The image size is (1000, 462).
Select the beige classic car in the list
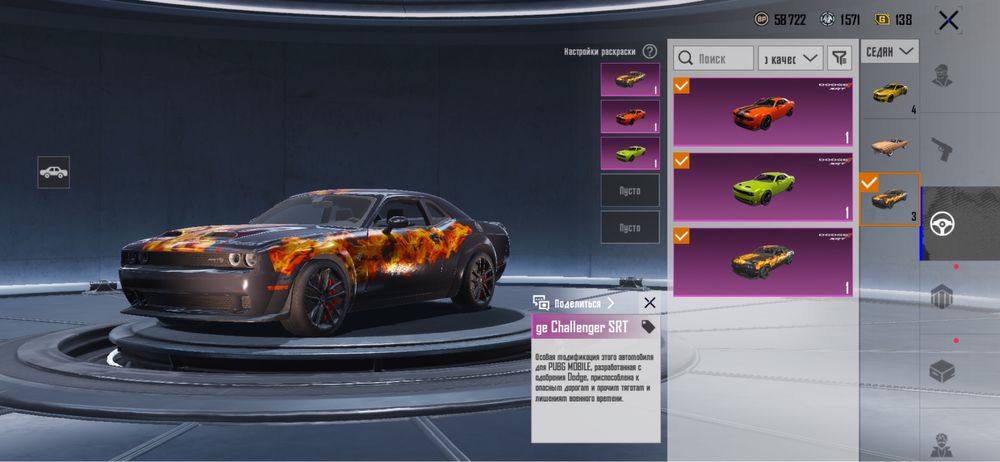click(x=889, y=147)
